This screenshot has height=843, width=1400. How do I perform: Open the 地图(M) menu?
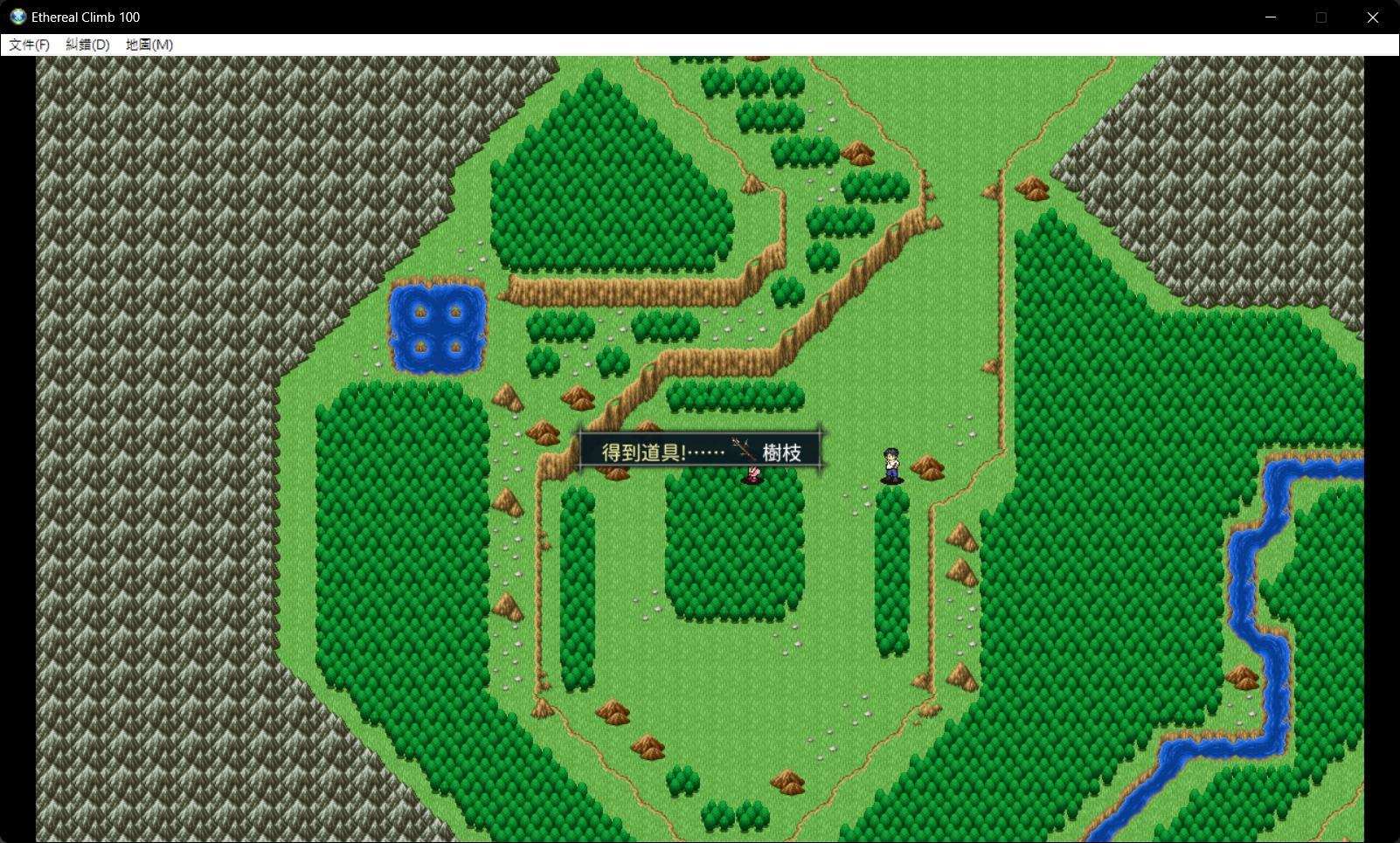[x=148, y=44]
